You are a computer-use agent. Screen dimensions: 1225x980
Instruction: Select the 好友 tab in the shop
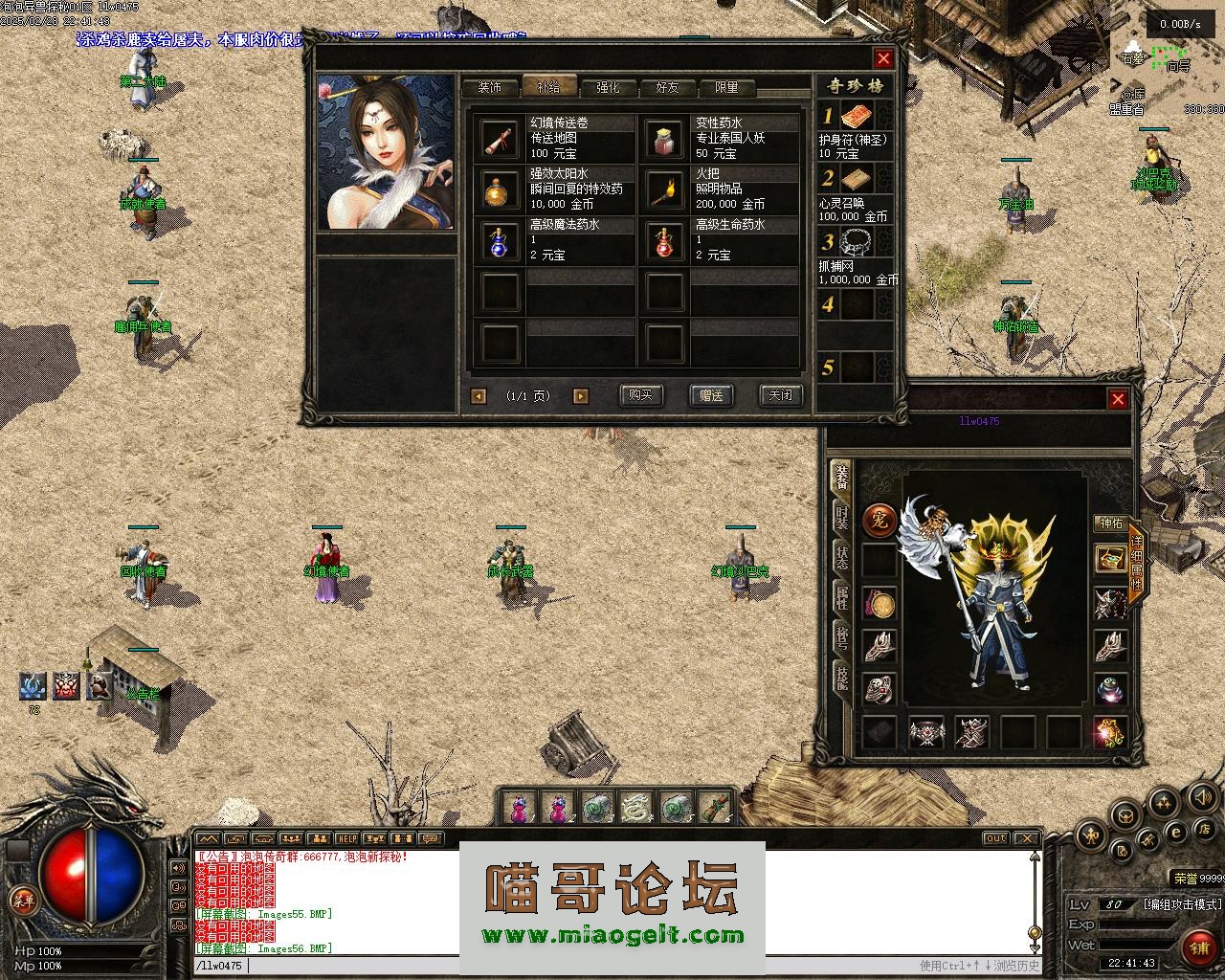[x=667, y=87]
